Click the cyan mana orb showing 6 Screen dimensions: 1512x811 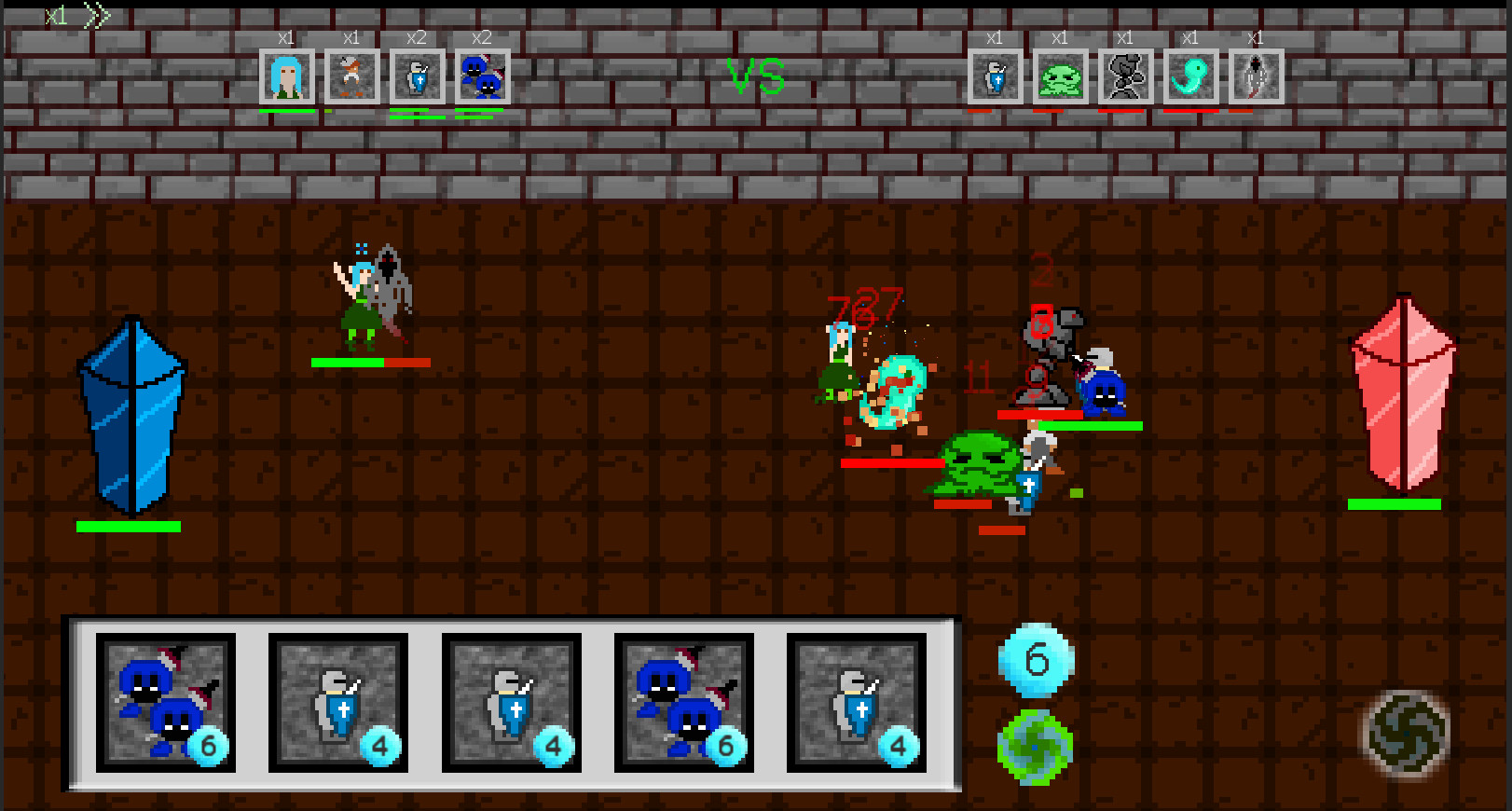pos(1037,660)
